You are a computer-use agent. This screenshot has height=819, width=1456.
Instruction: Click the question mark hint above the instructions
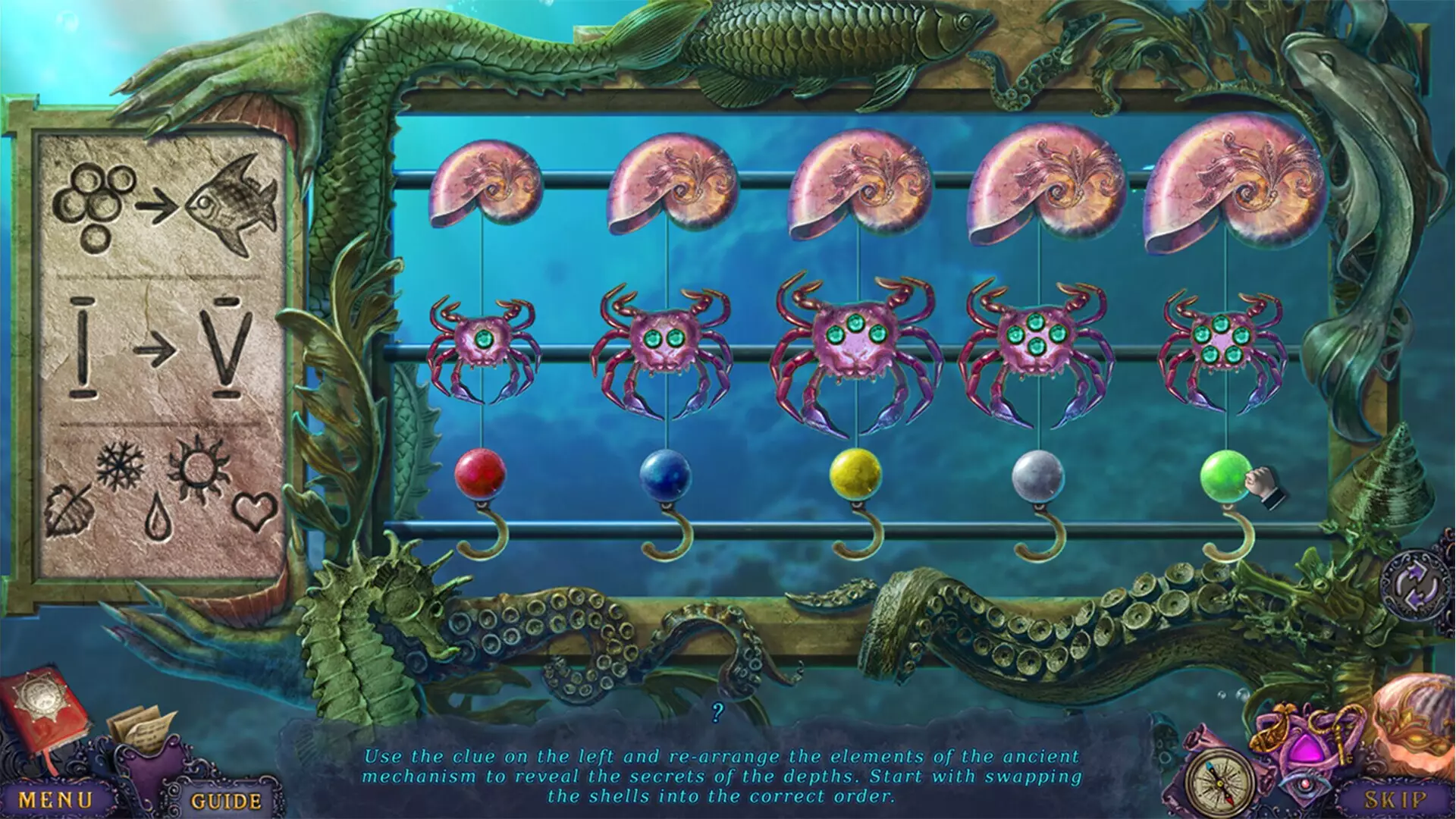pos(719,711)
